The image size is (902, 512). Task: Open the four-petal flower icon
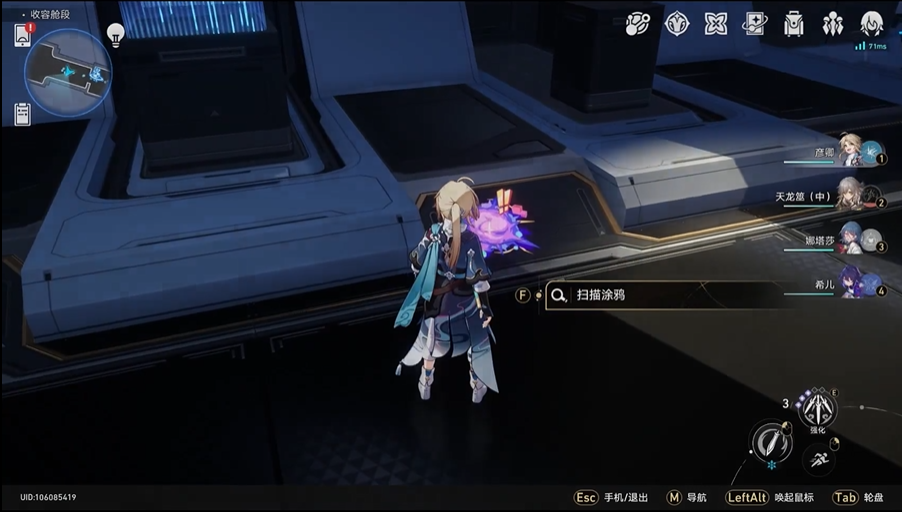pyautogui.click(x=716, y=24)
